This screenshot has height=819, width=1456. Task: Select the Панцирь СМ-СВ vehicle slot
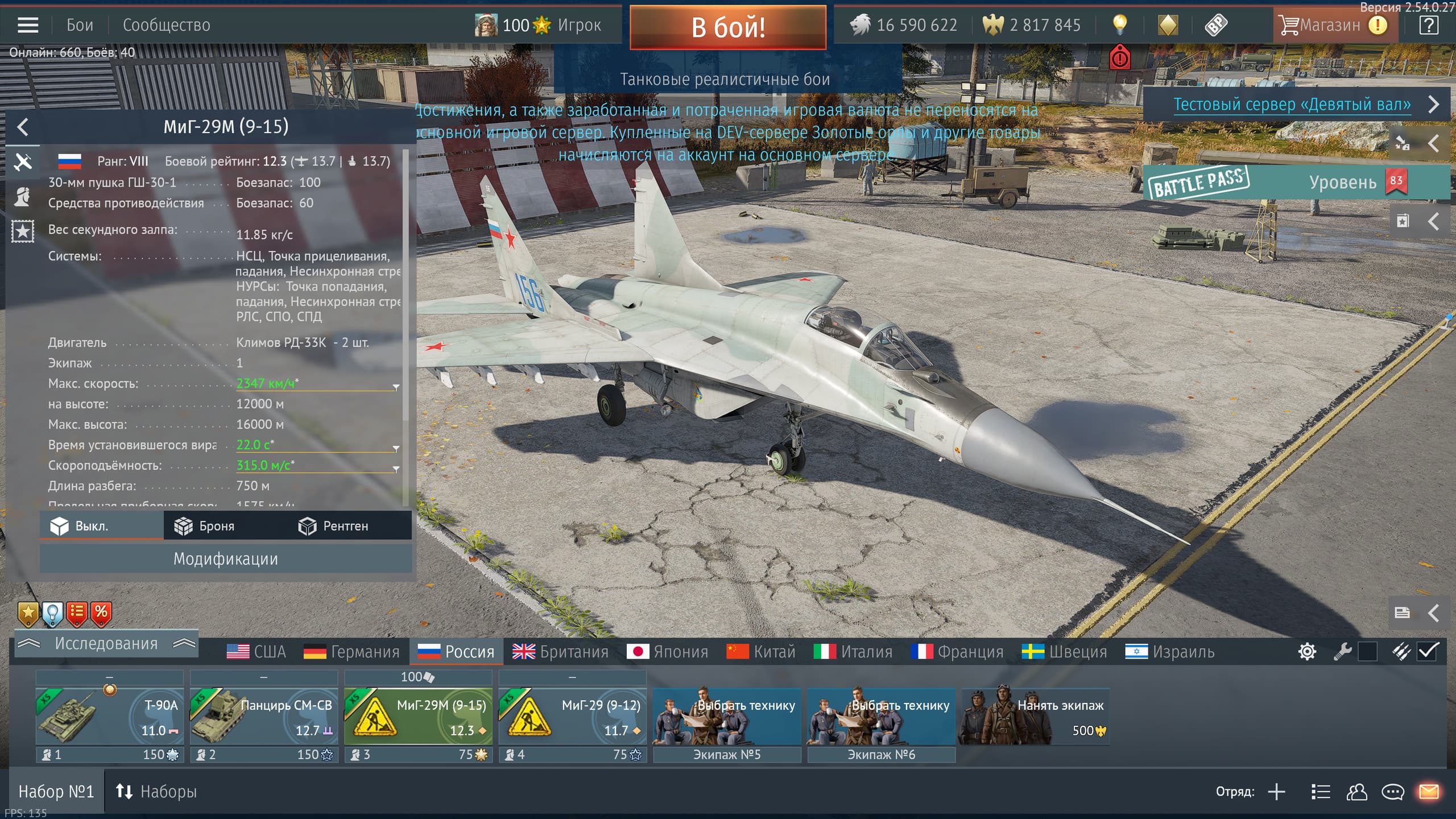264,716
